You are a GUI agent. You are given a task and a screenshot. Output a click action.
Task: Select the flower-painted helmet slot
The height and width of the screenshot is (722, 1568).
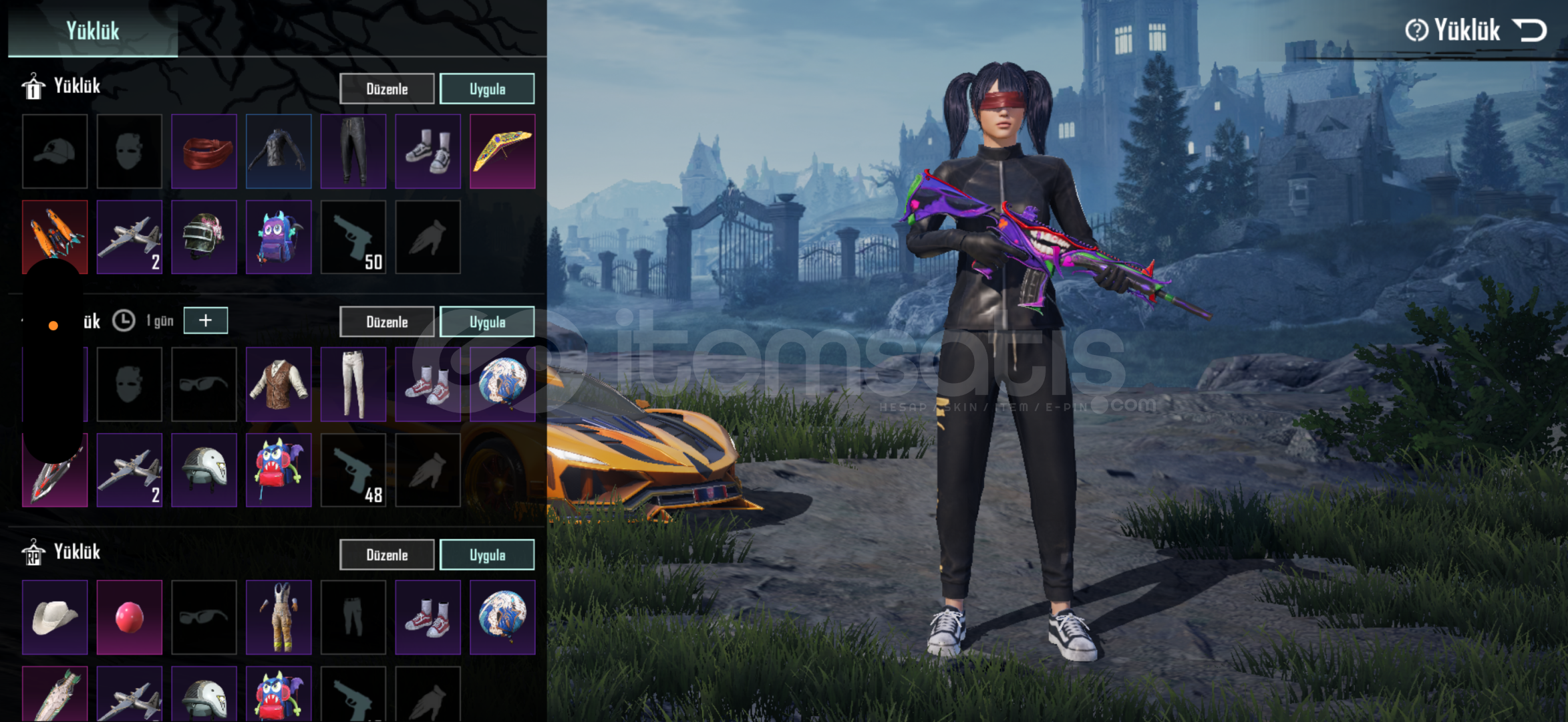(x=204, y=237)
